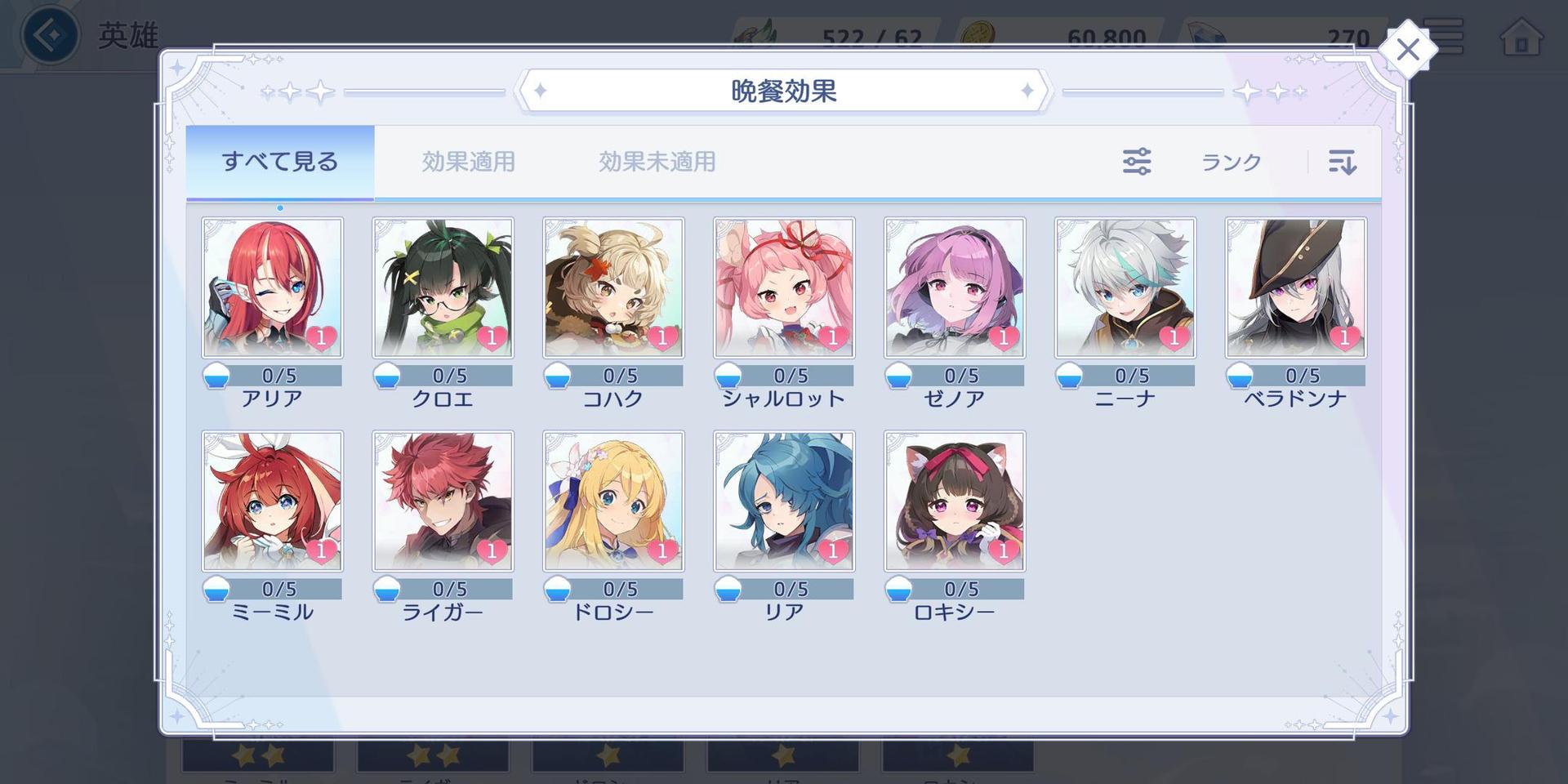Switch to the 効果適用 tab
The image size is (1568, 784).
468,162
